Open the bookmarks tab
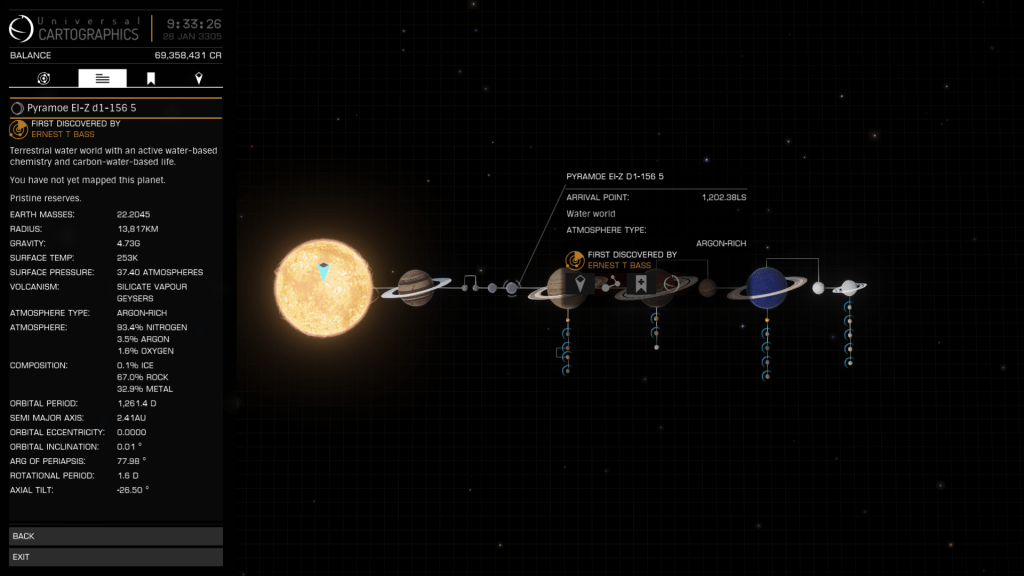The width and height of the screenshot is (1024, 576). [151, 78]
